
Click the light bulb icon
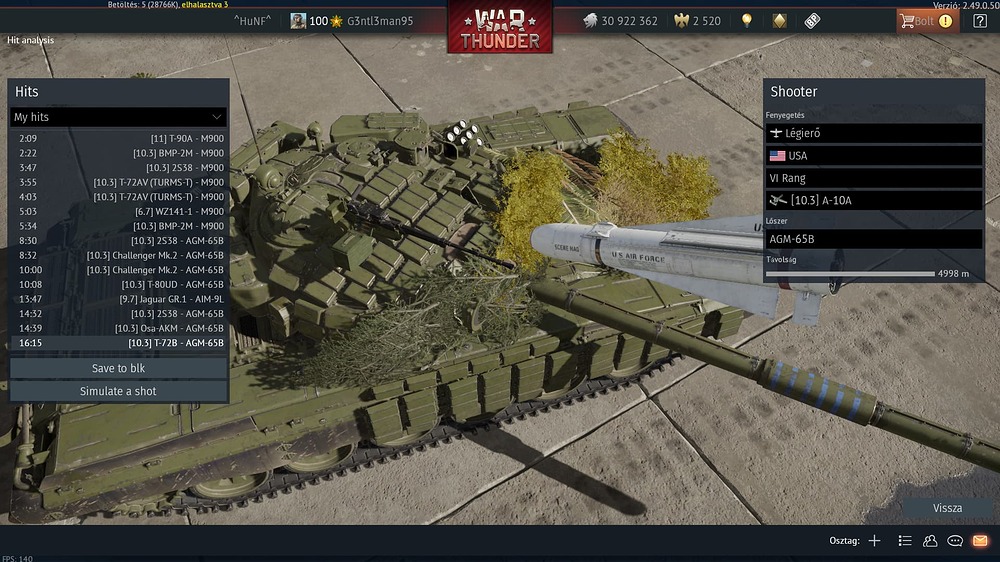[746, 21]
